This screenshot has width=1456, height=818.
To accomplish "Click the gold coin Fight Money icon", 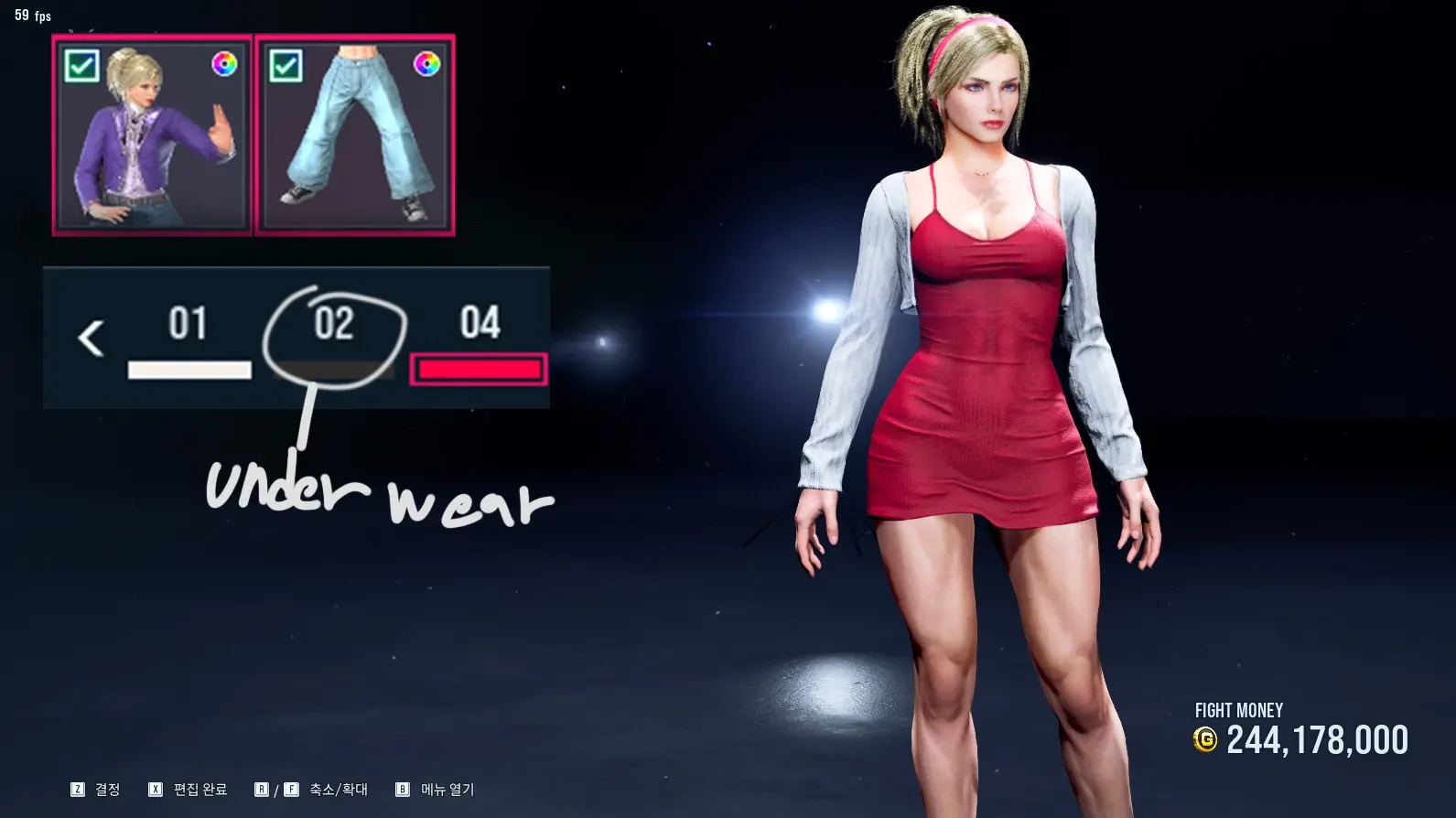I will [x=1206, y=739].
